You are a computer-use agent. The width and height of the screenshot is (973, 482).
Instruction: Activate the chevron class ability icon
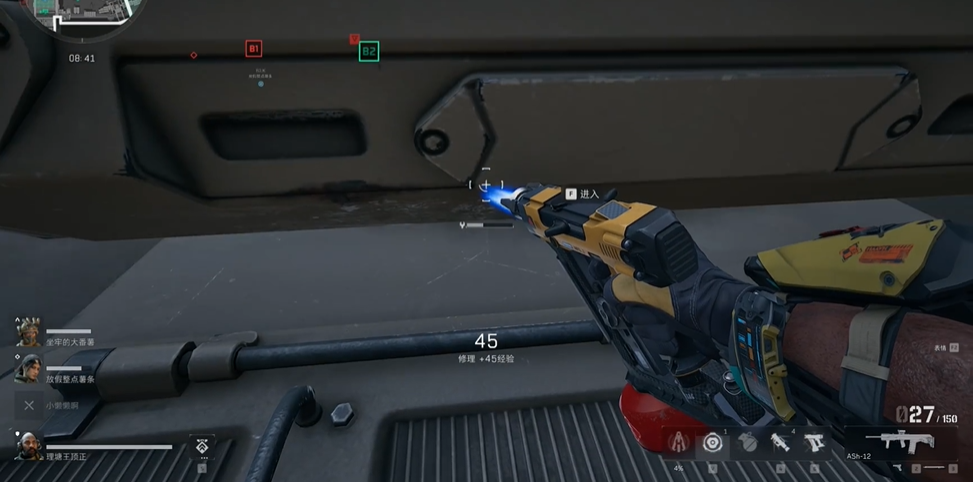pos(202,447)
